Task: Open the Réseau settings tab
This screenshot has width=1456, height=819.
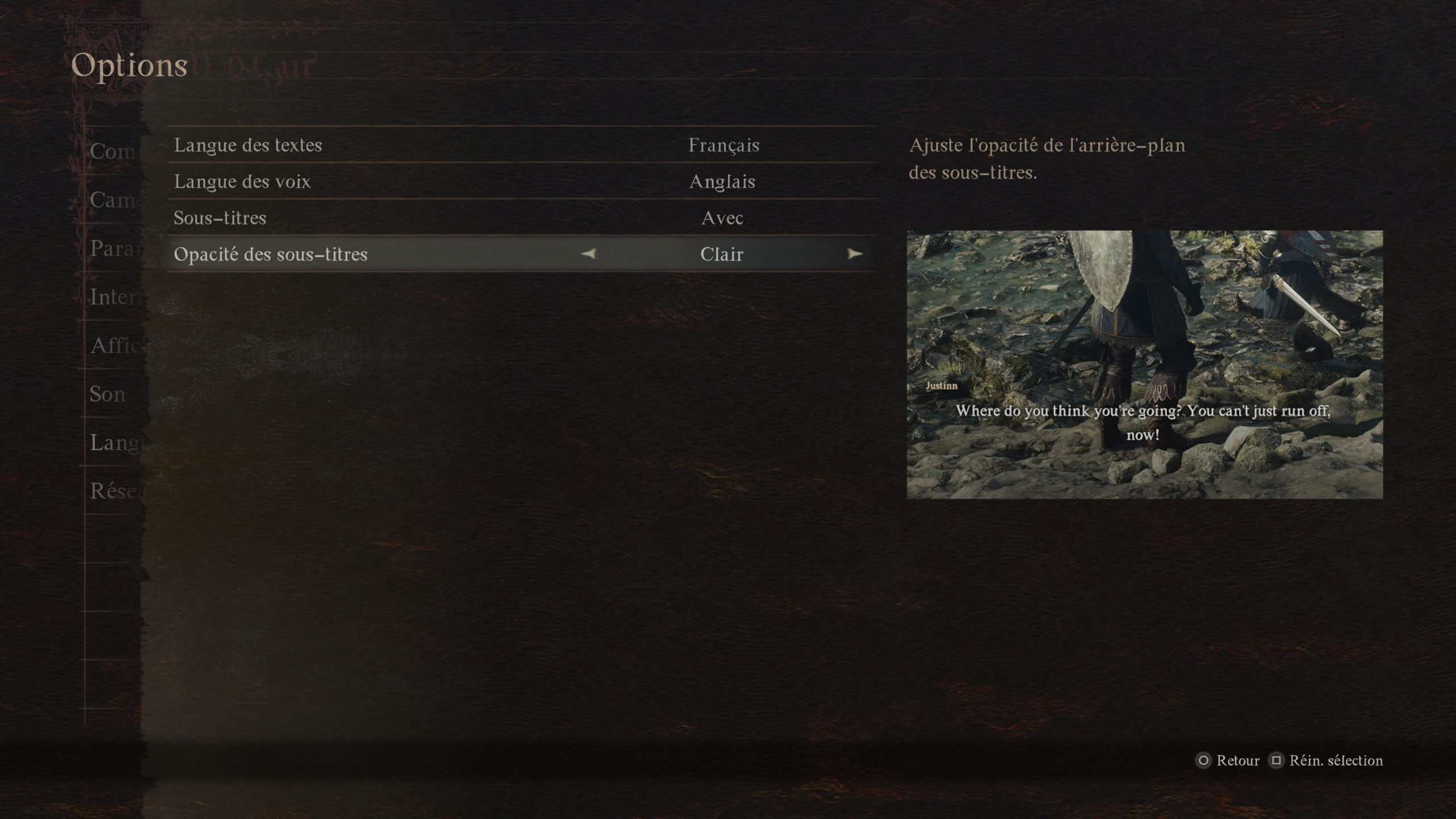Action: pos(113,491)
